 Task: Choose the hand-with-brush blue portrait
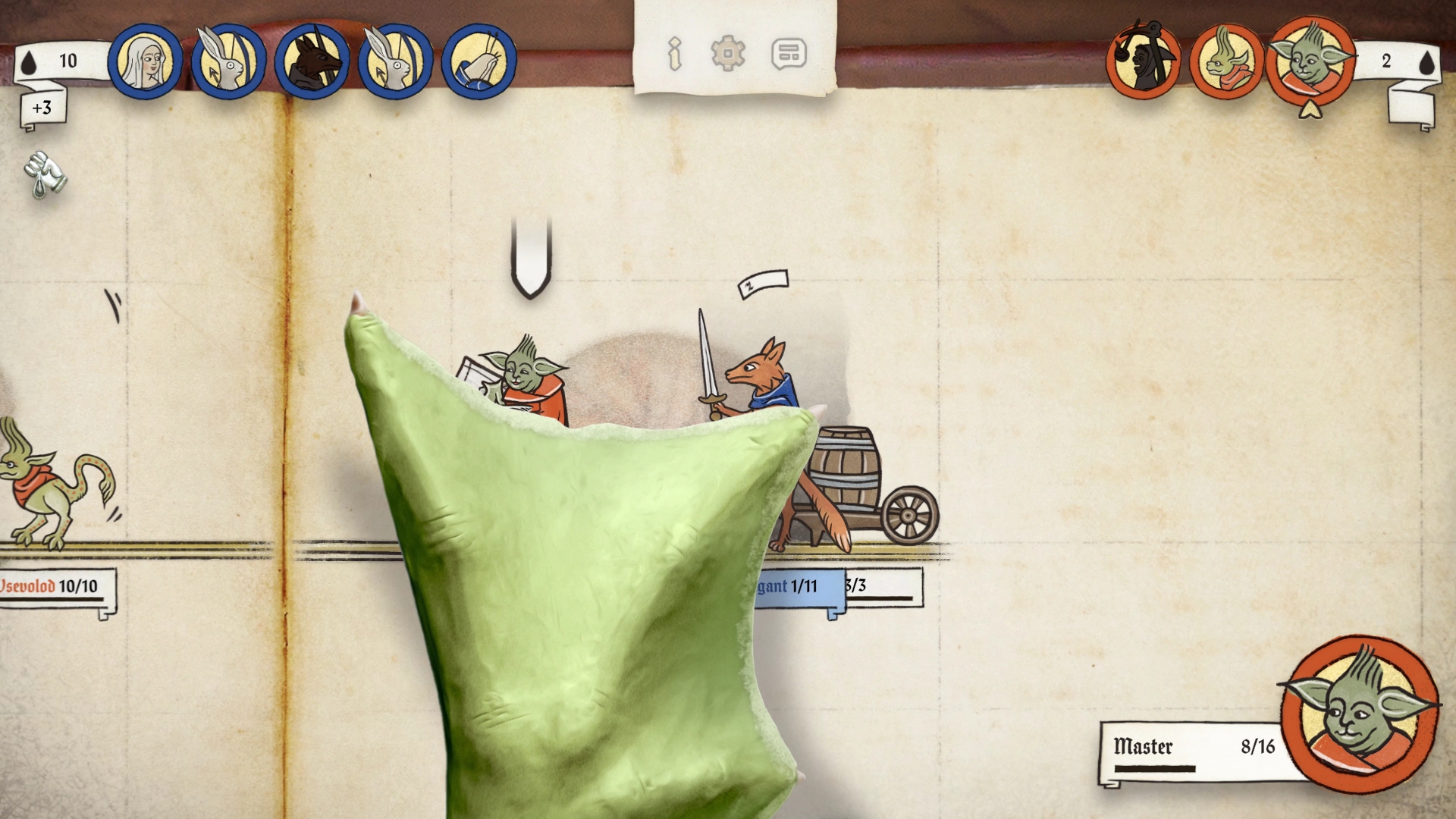[479, 61]
